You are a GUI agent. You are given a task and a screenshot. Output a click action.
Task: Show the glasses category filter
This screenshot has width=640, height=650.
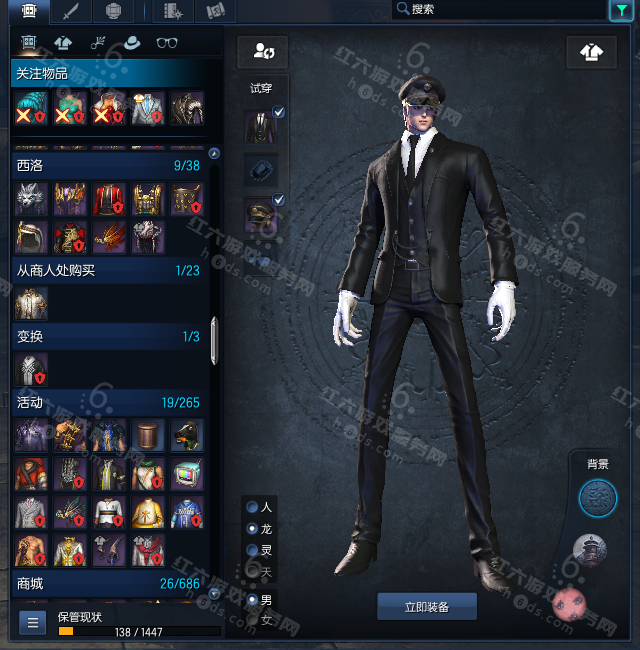(167, 43)
